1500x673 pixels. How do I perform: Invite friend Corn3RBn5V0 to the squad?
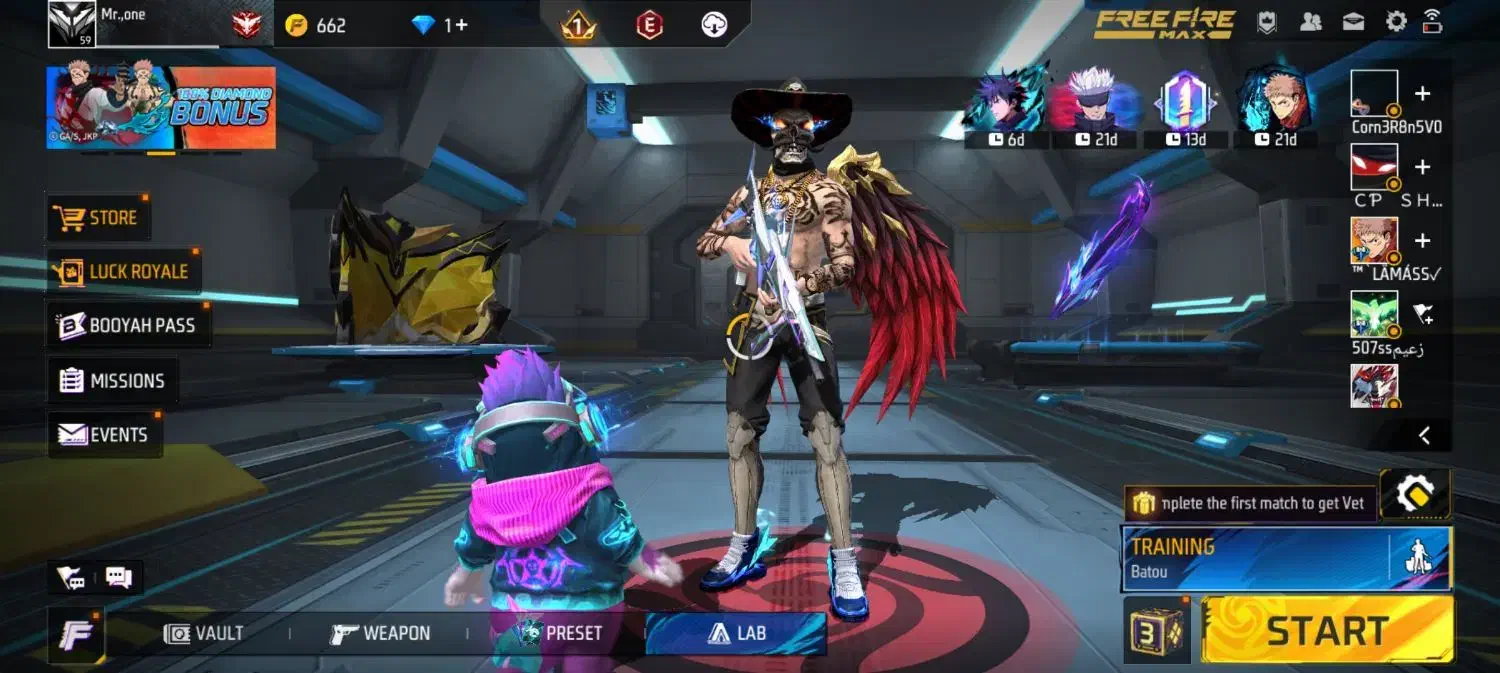pyautogui.click(x=1423, y=94)
